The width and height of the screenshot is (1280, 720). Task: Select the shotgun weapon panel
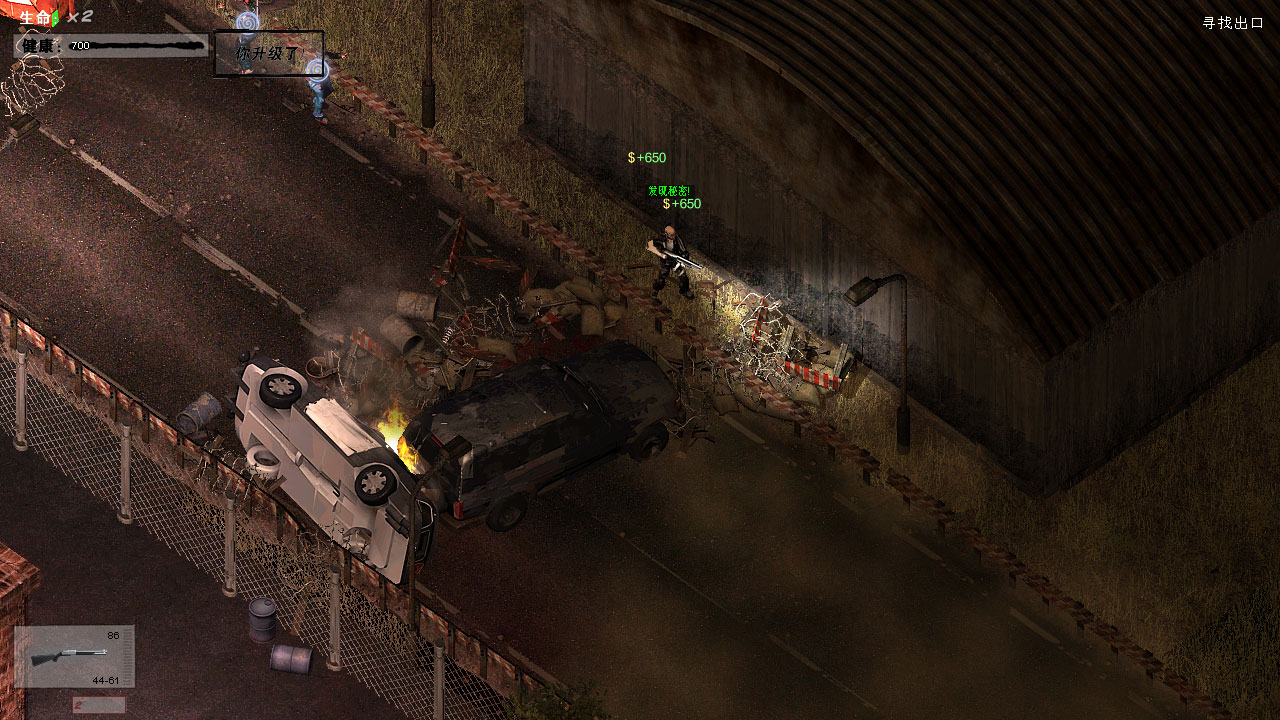[74, 656]
